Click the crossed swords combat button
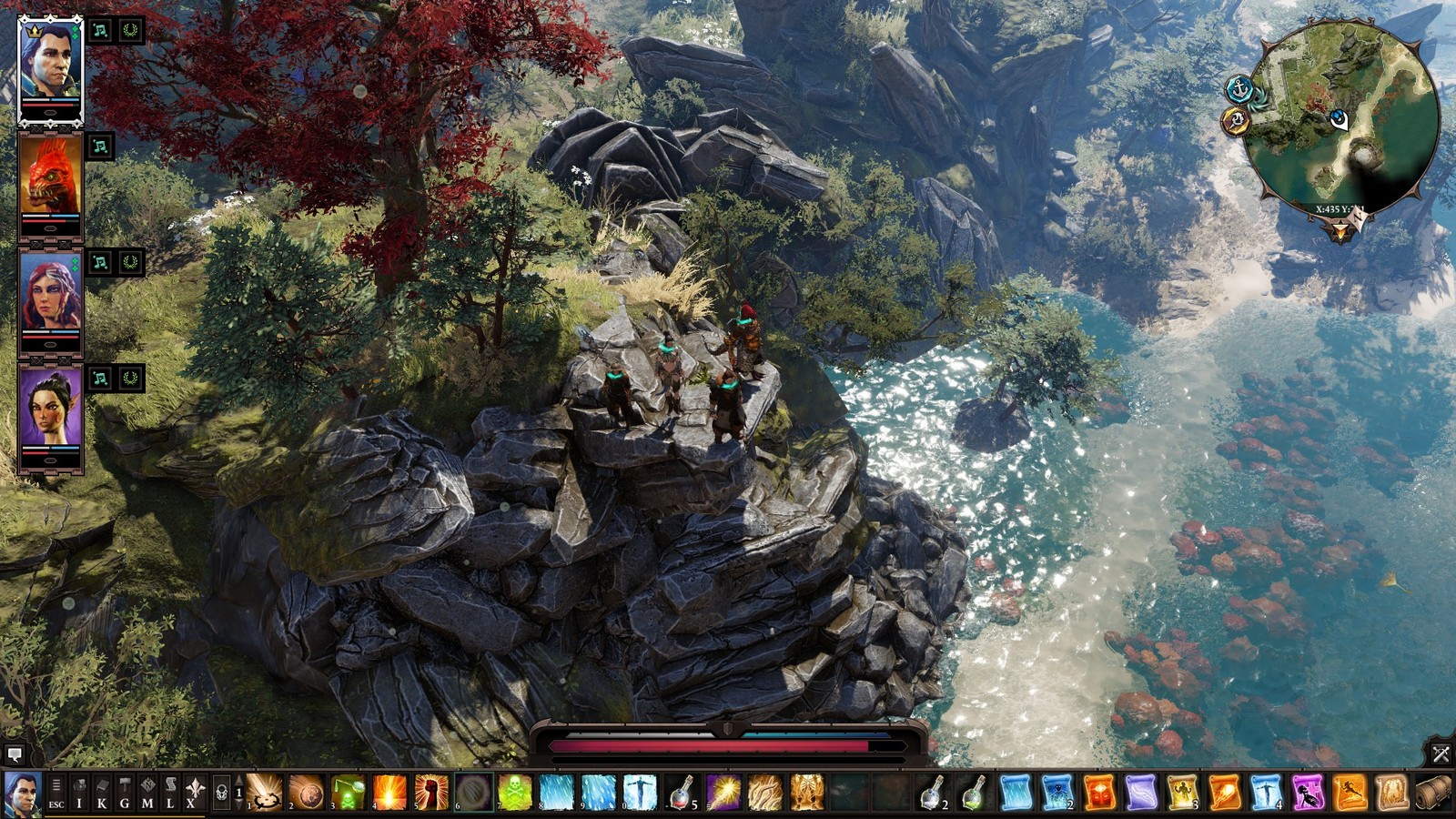This screenshot has width=1456, height=819. (1441, 753)
